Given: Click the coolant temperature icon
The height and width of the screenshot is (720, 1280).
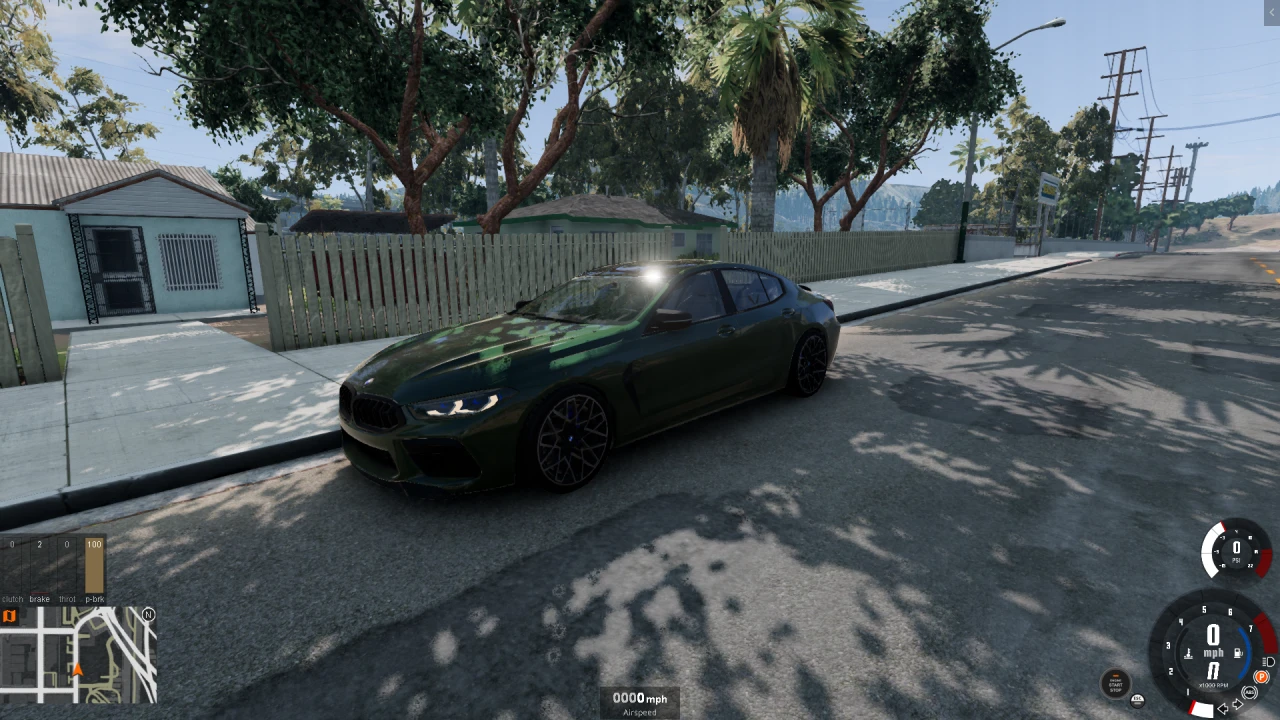Looking at the screenshot, I should (1188, 653).
